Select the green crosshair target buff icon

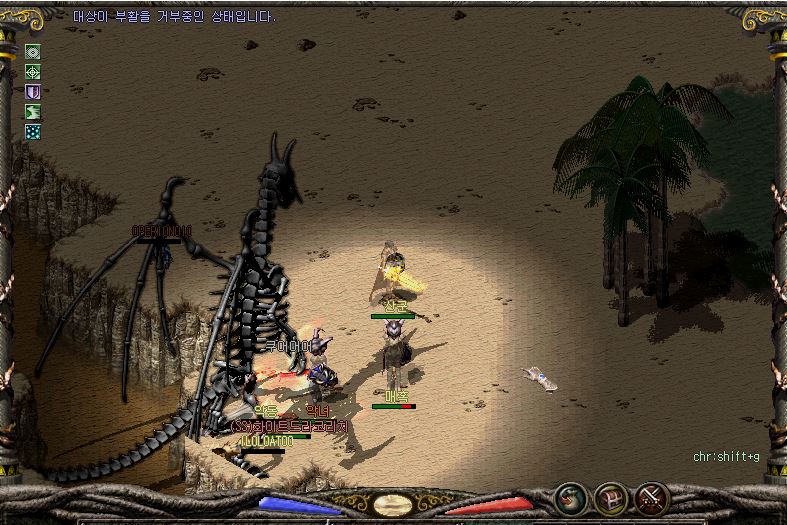[x=33, y=72]
